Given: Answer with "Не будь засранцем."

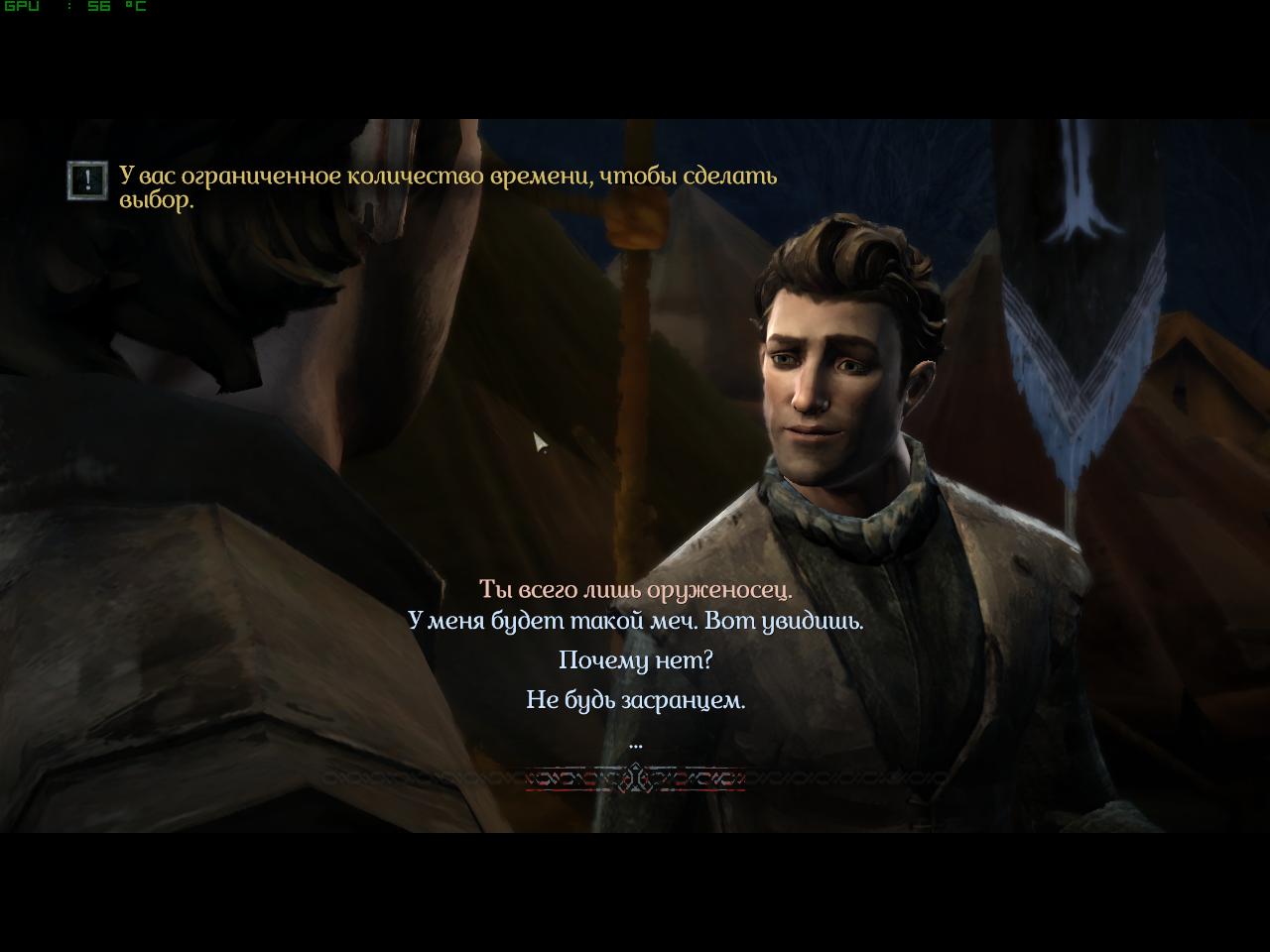Looking at the screenshot, I should tap(635, 700).
